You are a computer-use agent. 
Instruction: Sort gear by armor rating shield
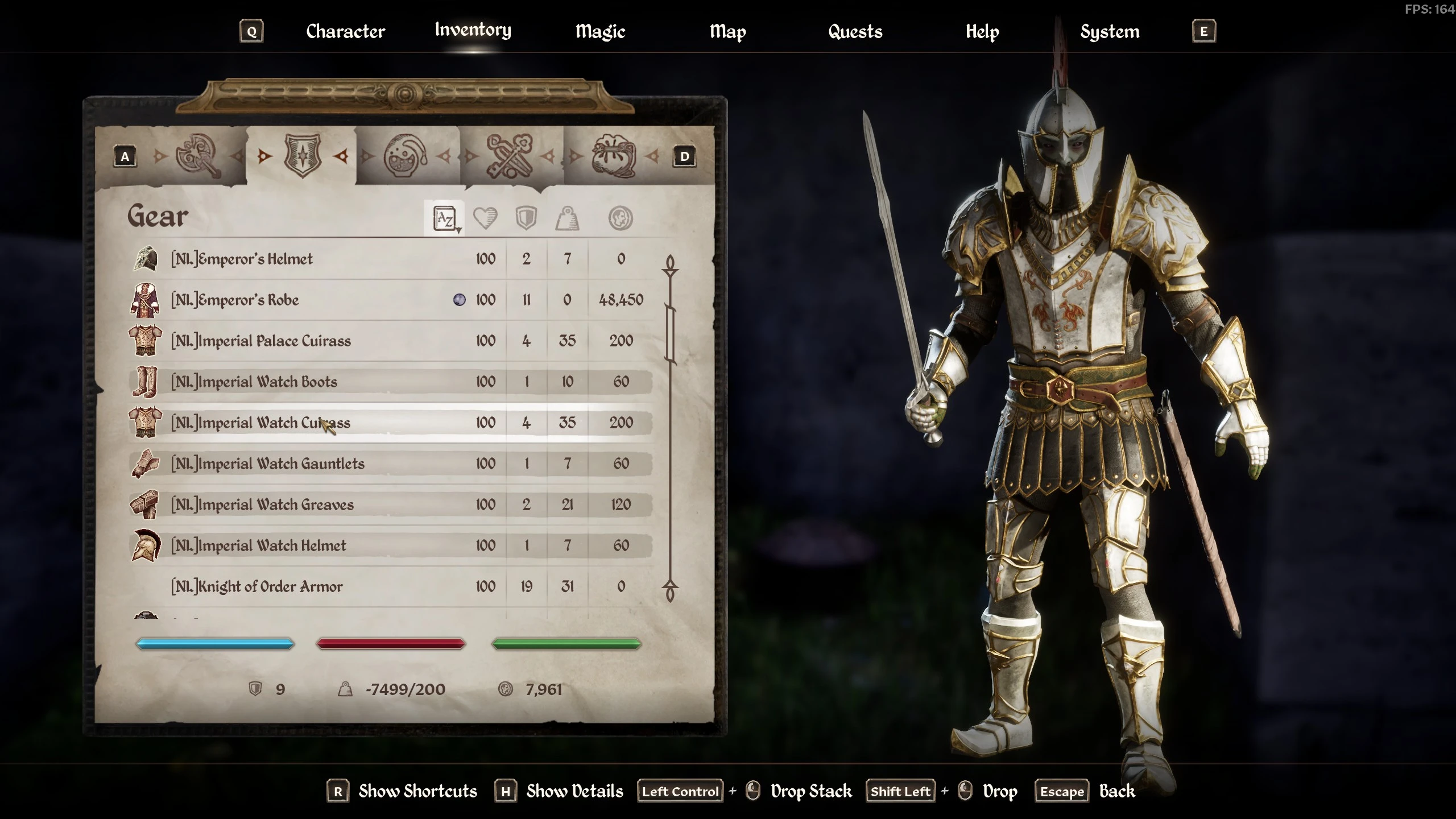click(526, 218)
